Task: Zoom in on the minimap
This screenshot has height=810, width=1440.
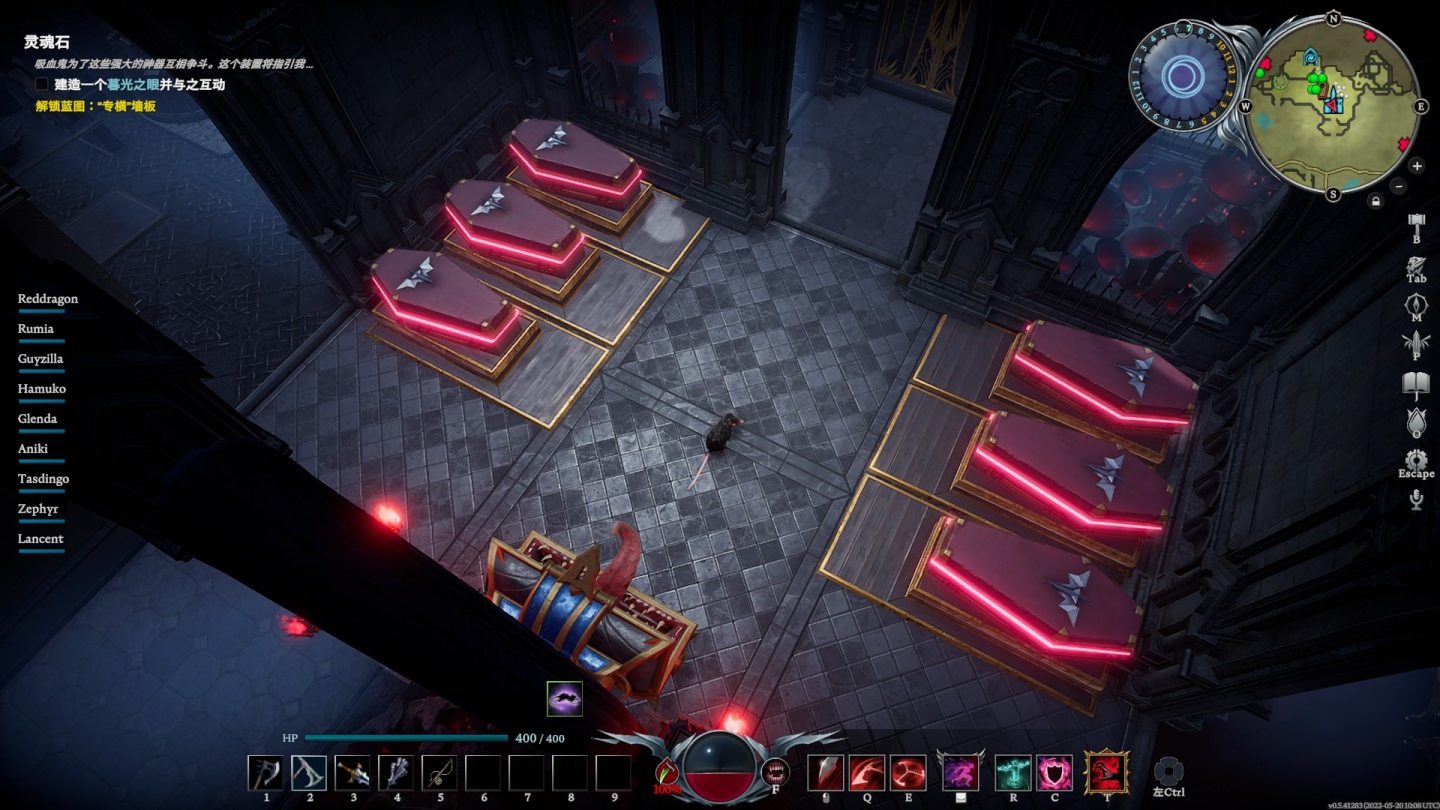Action: (x=1417, y=166)
